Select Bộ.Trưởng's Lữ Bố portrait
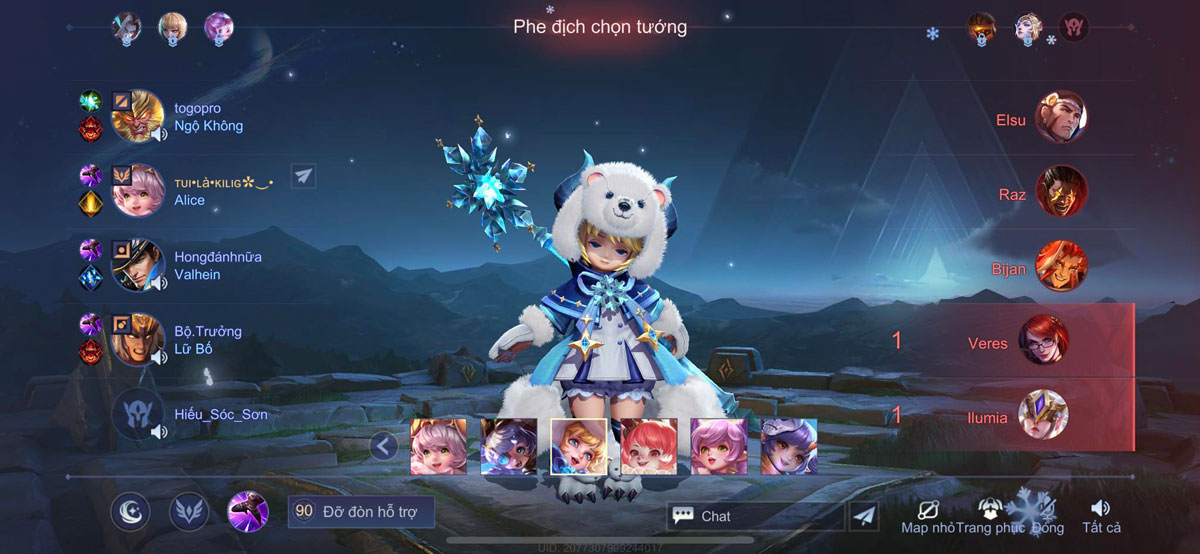The height and width of the screenshot is (554, 1200). 137,339
